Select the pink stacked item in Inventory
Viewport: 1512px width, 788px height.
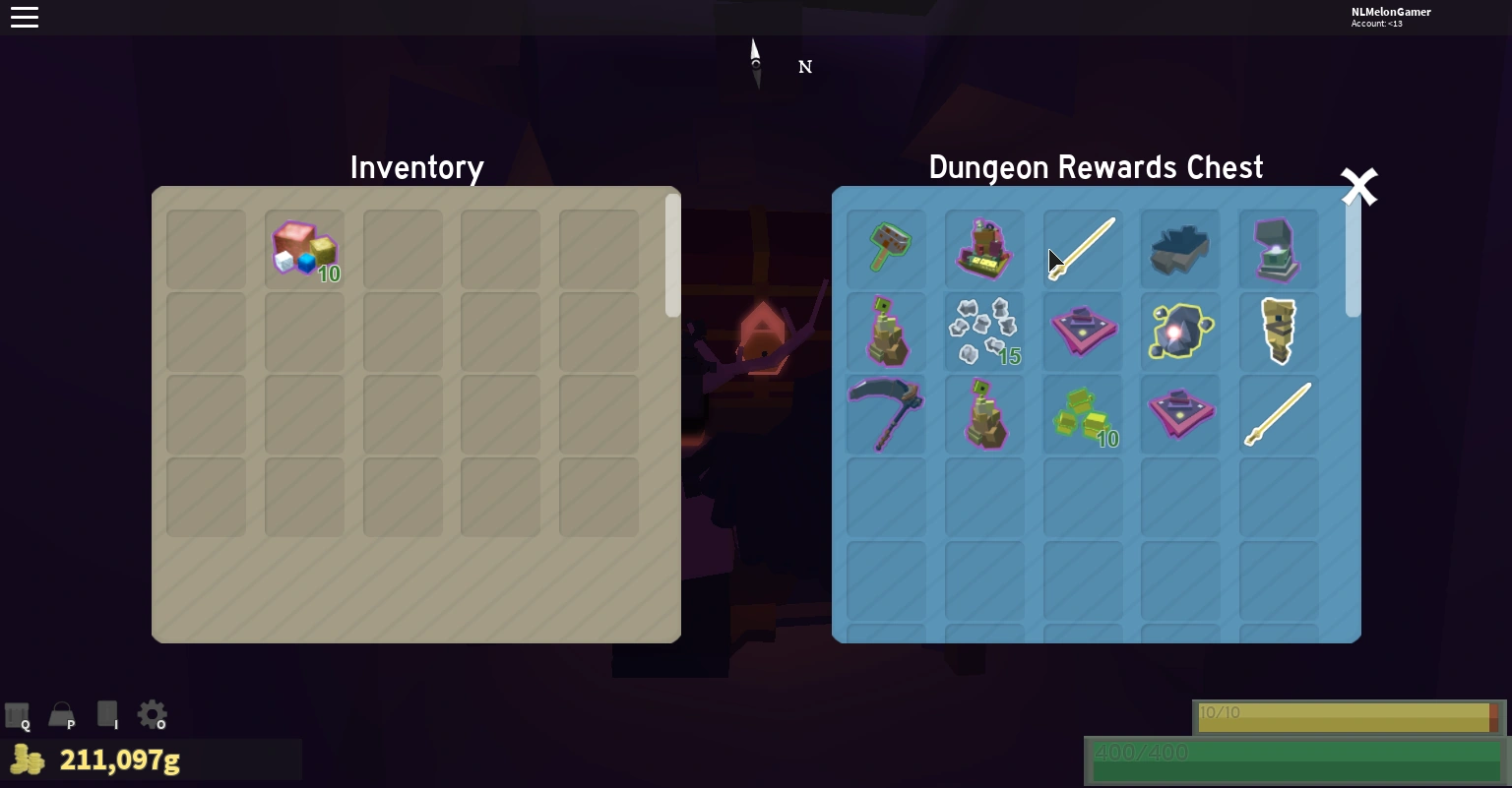click(x=304, y=249)
